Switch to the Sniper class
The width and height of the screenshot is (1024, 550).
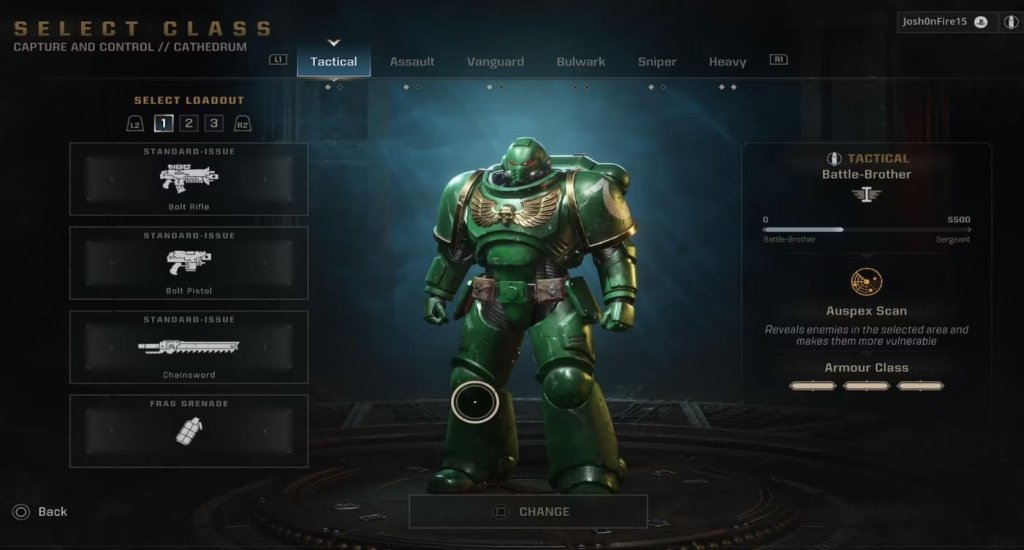point(657,61)
